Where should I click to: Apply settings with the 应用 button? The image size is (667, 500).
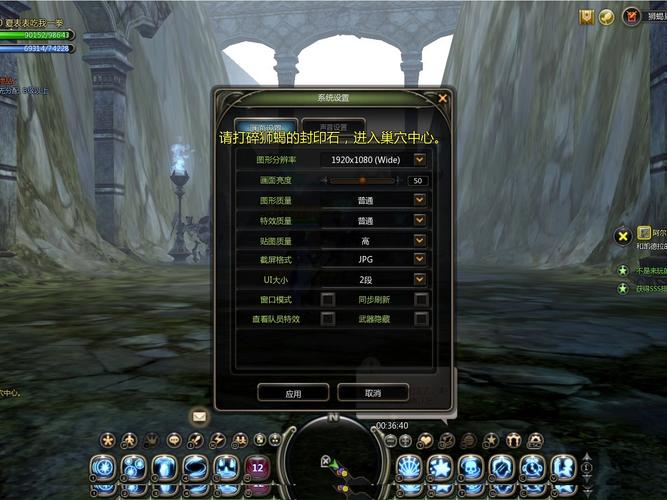(x=293, y=393)
